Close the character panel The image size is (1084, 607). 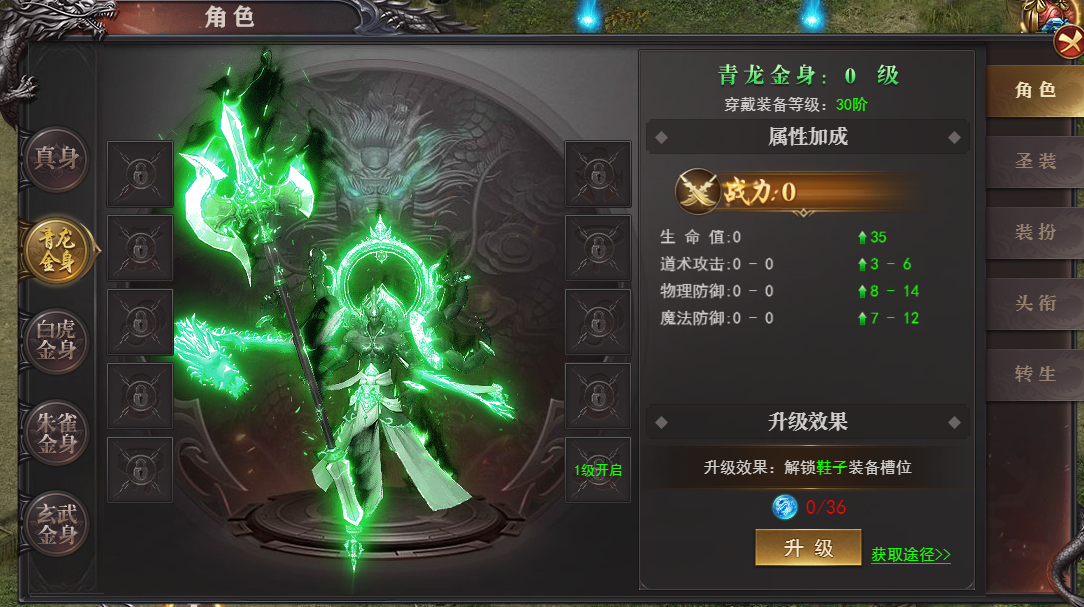[1068, 44]
